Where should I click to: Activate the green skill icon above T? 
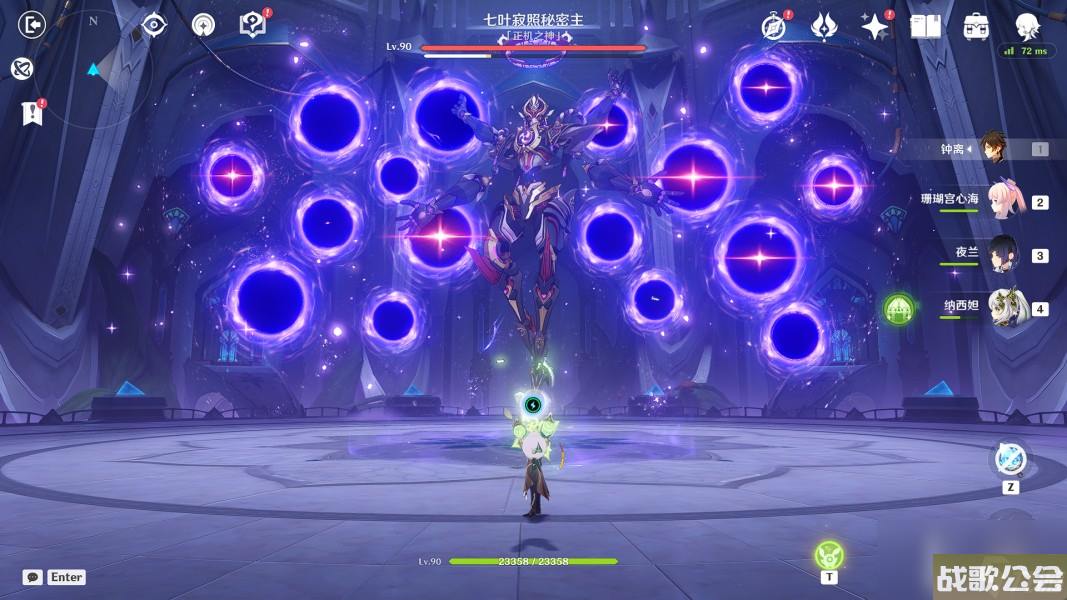(x=828, y=554)
